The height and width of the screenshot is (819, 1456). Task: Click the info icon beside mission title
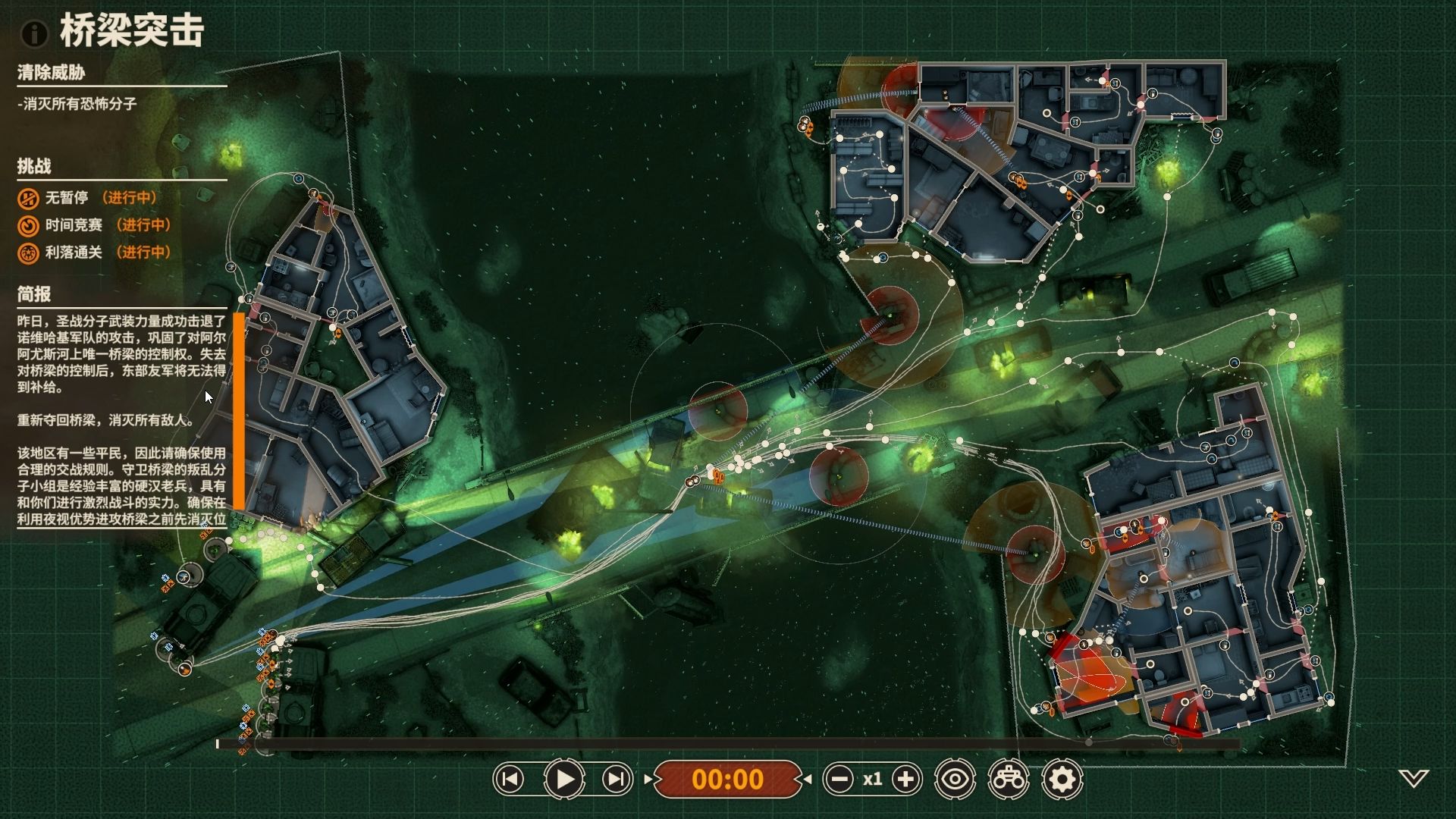(34, 33)
